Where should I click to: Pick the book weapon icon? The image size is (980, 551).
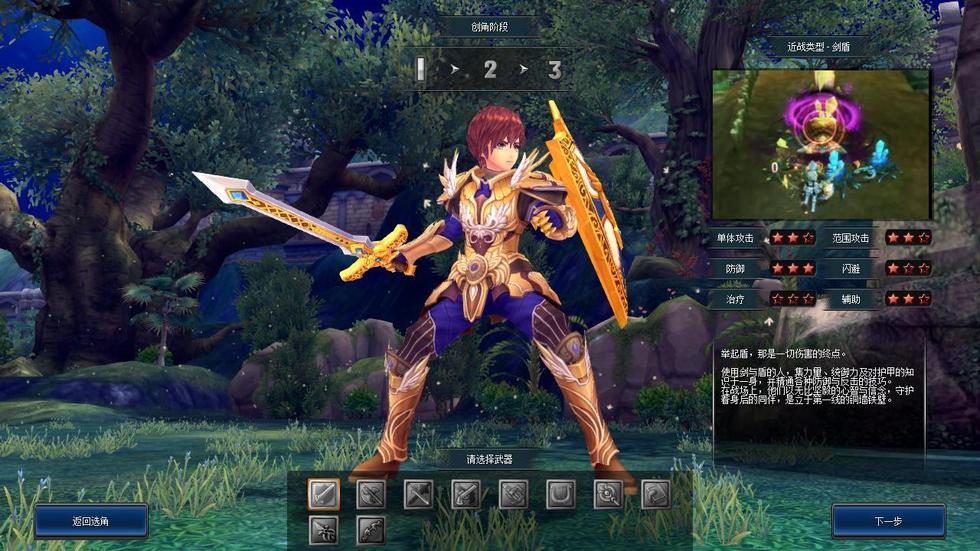655,494
